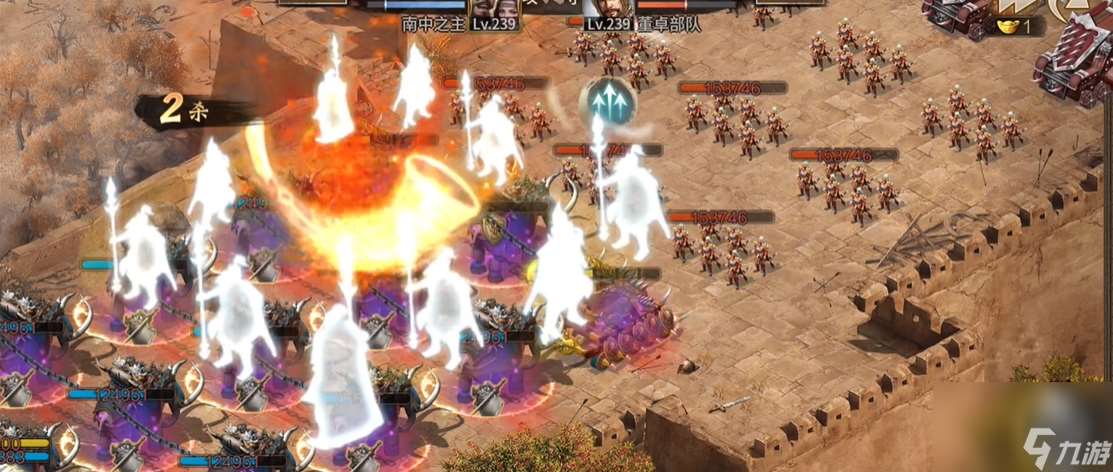Tap the 南中之主 commander portrait
1113x472 pixels.
pos(497,8)
